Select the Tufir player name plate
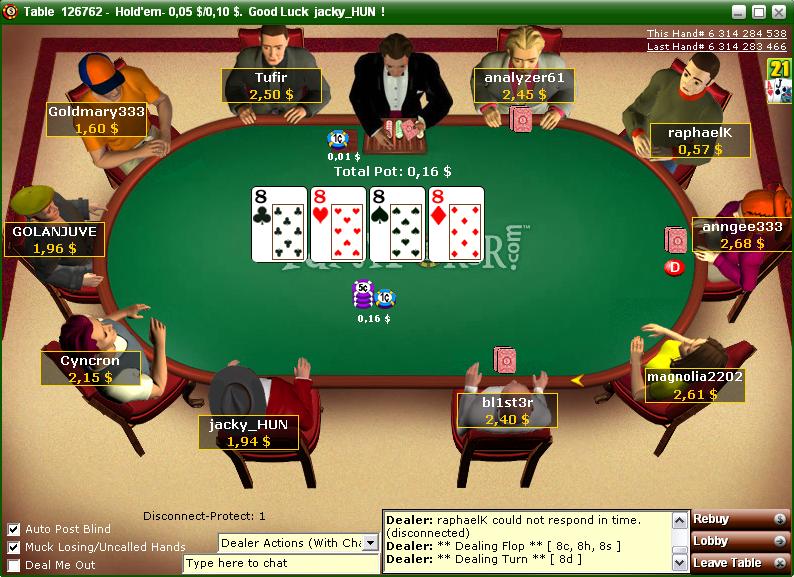Viewport: 794px width, 577px height. (270, 85)
